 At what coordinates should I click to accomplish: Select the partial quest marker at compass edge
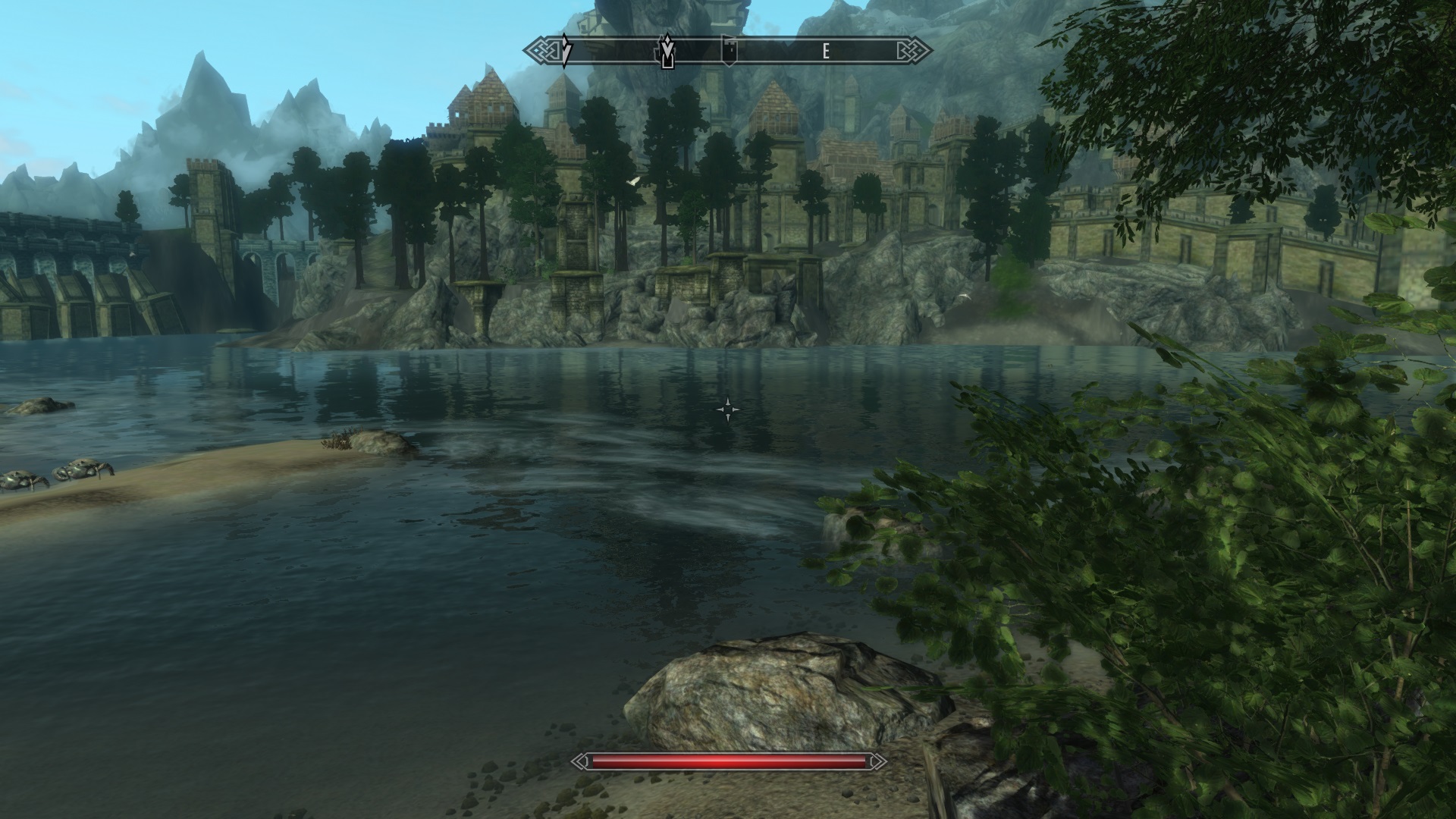click(x=565, y=51)
